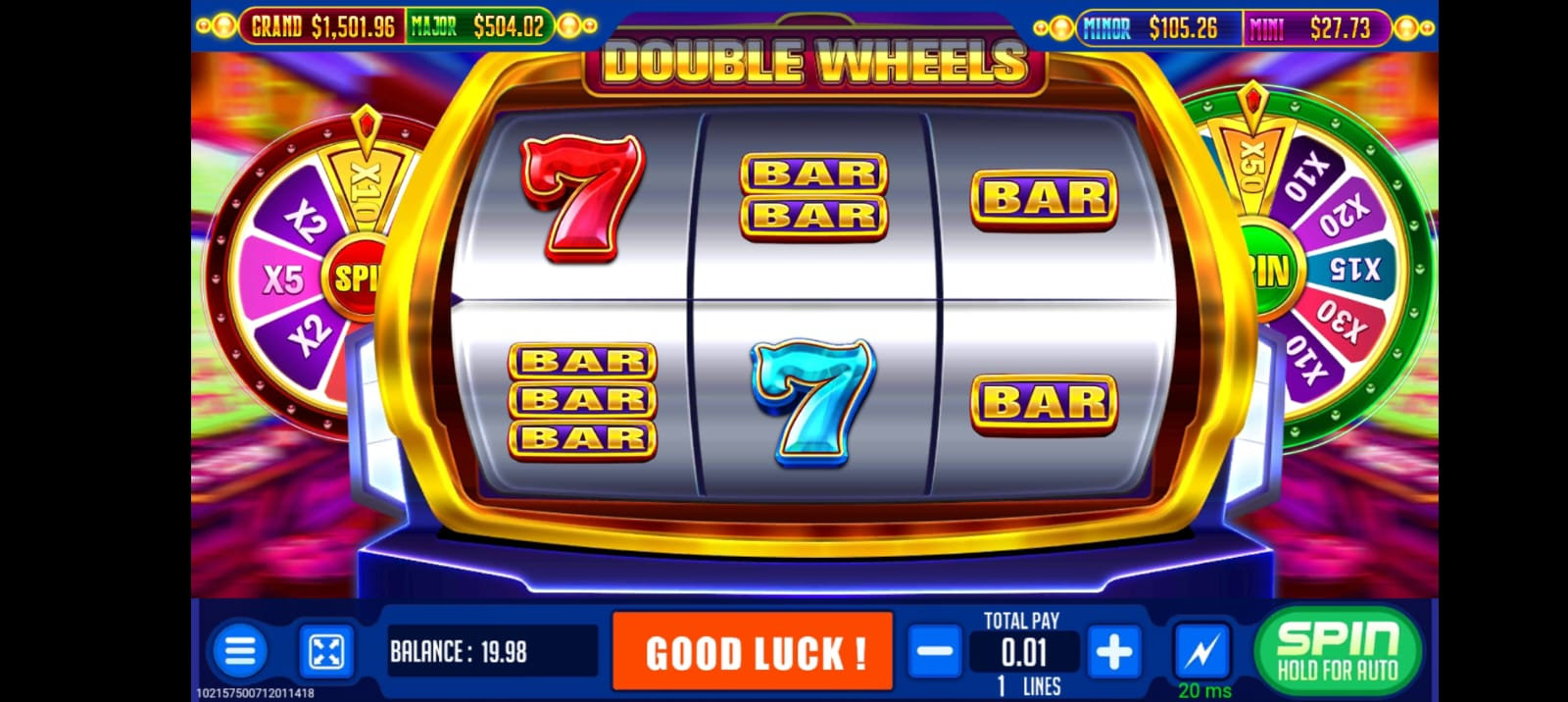Toggle fullscreen mode icon
This screenshot has width=1568, height=702.
(x=325, y=651)
